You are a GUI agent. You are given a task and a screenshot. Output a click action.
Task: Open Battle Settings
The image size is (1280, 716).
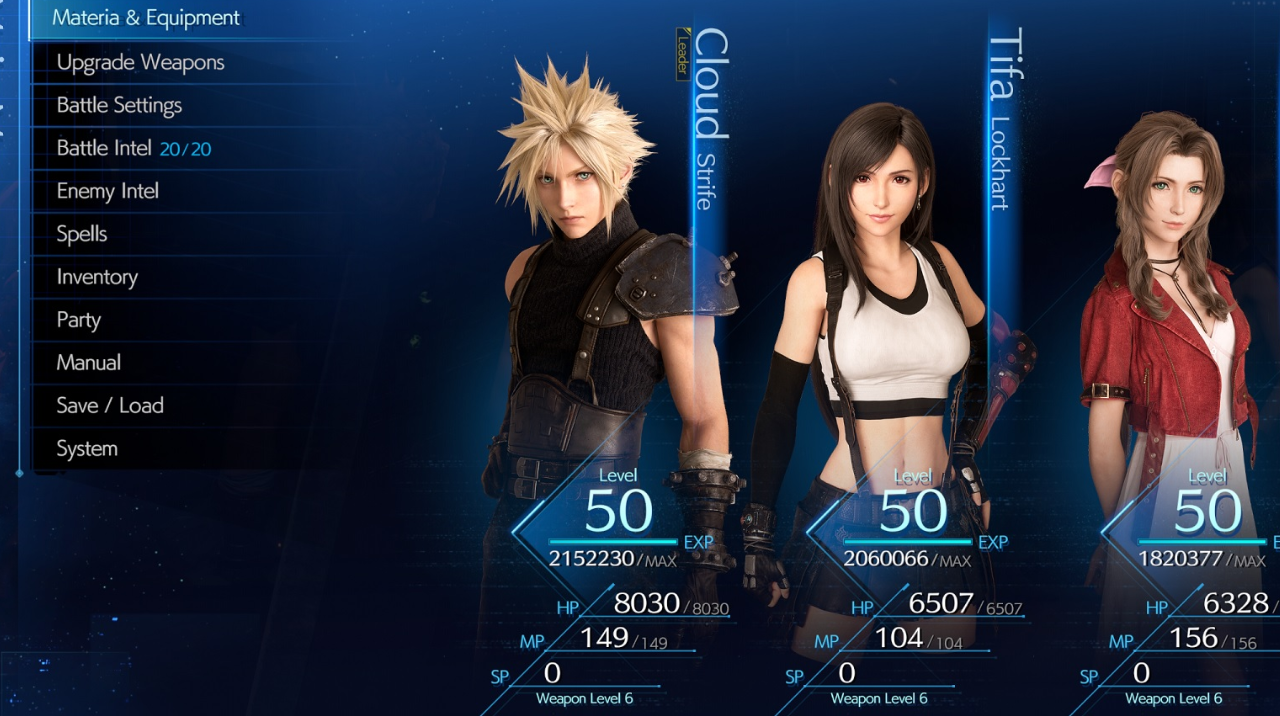pos(119,105)
